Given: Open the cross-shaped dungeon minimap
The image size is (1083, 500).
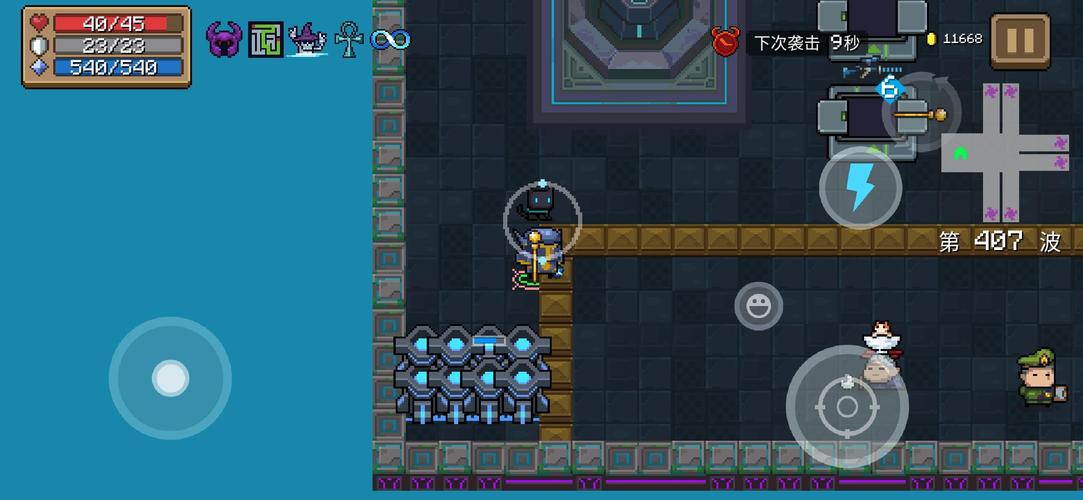Looking at the screenshot, I should [x=1006, y=153].
